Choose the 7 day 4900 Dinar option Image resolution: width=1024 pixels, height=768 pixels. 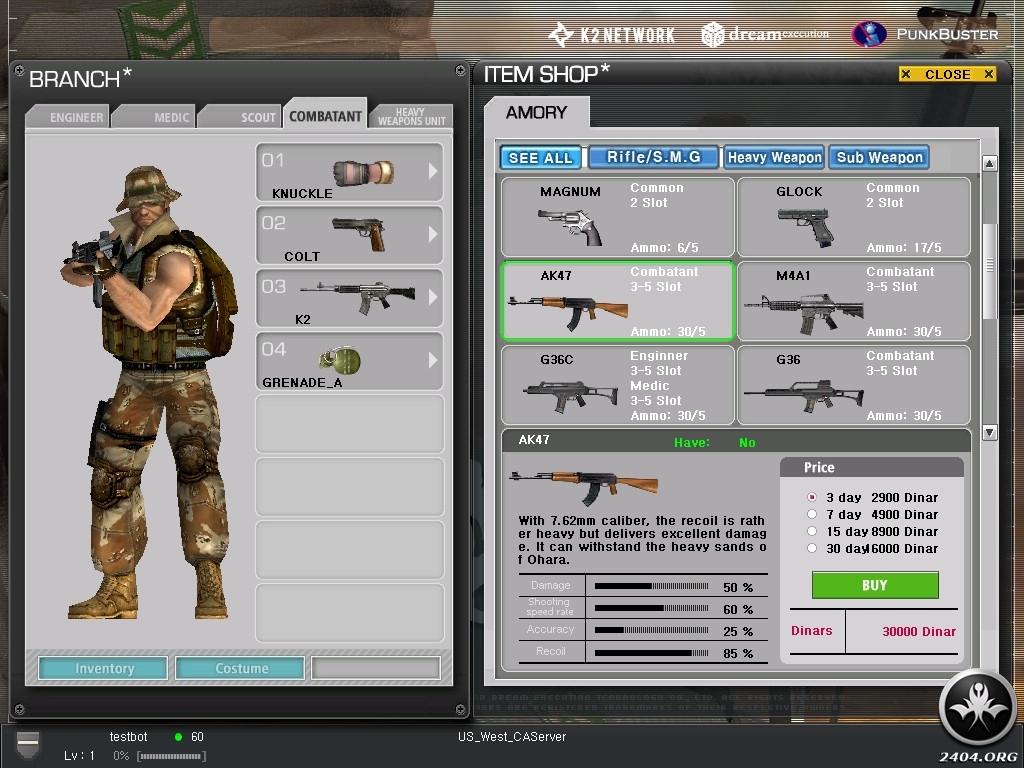(813, 514)
